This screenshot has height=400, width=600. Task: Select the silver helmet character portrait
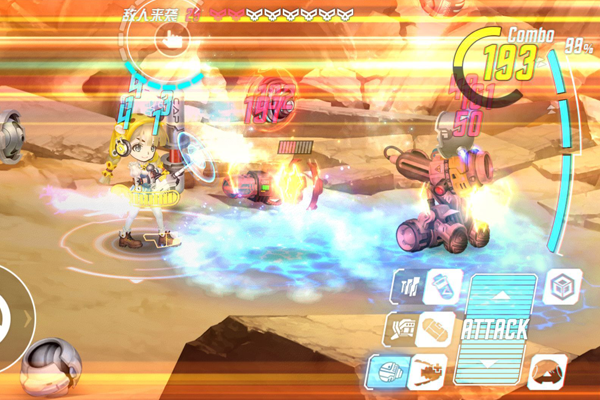[x=50, y=368]
